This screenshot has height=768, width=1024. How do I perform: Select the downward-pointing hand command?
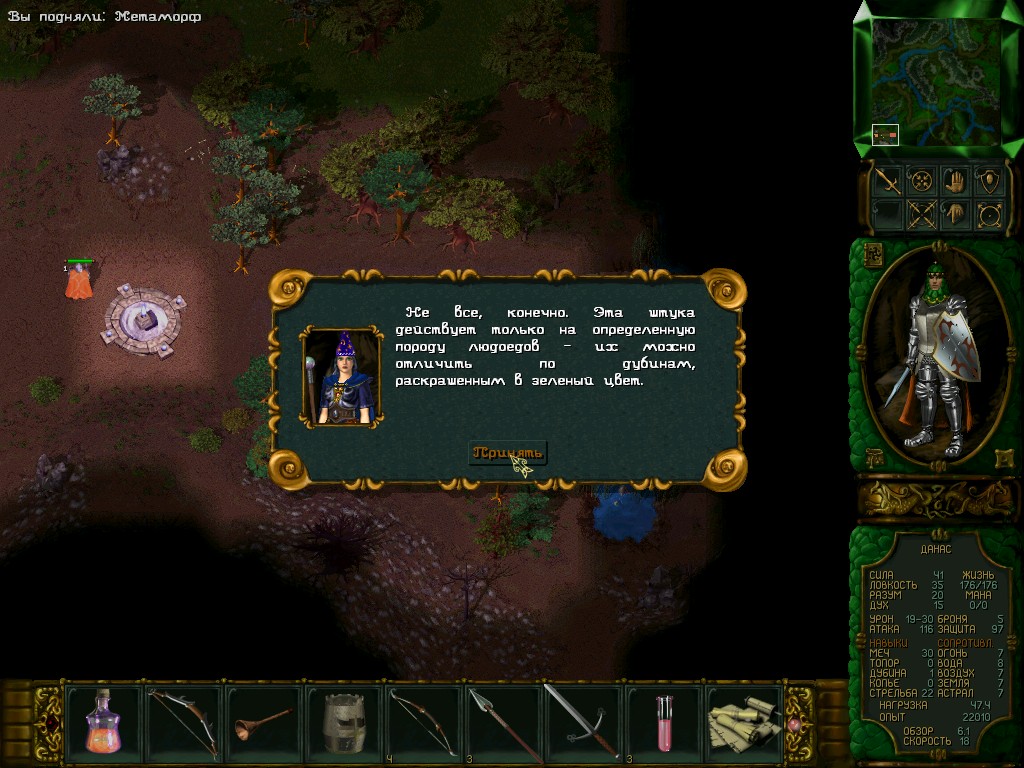click(x=954, y=214)
